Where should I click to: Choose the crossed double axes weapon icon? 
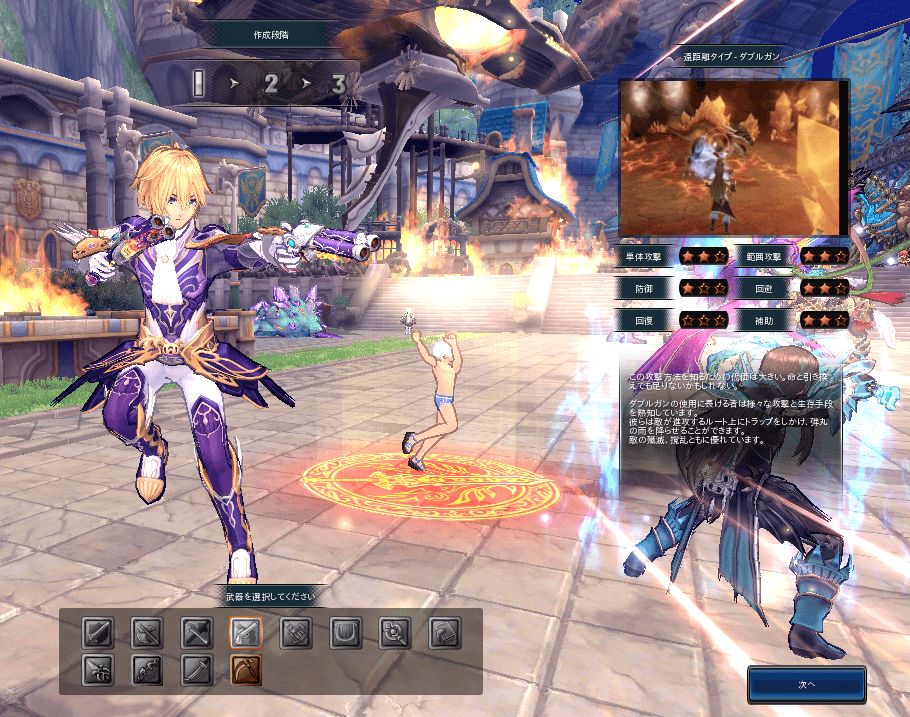(147, 632)
